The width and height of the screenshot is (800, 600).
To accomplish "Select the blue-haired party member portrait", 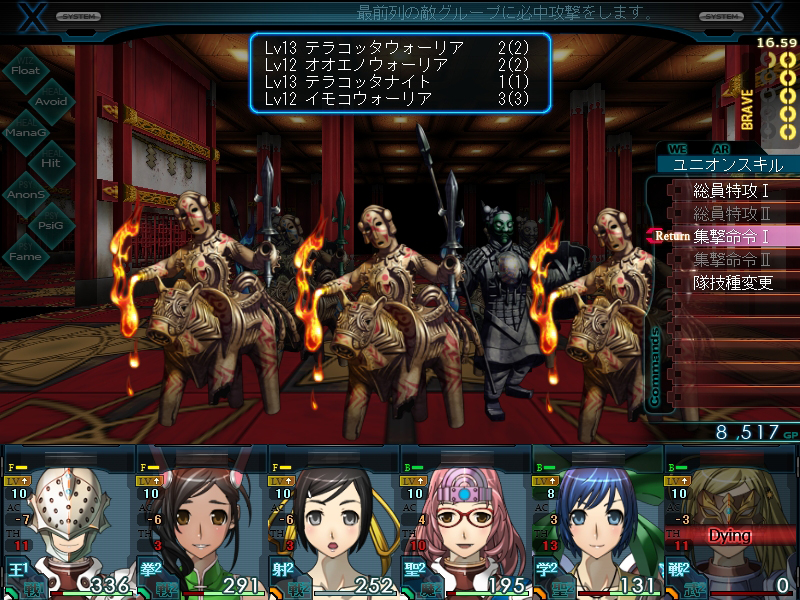I will coord(596,525).
